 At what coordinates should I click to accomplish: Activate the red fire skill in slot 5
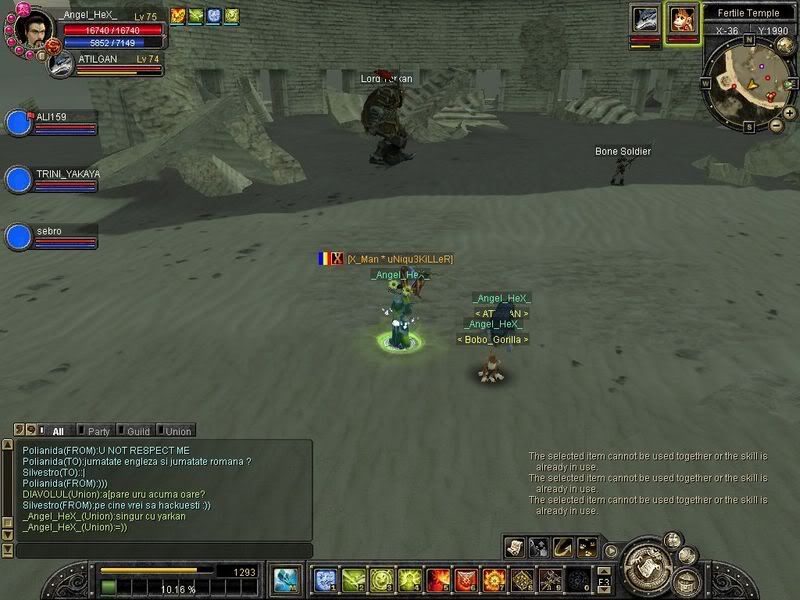click(x=437, y=579)
